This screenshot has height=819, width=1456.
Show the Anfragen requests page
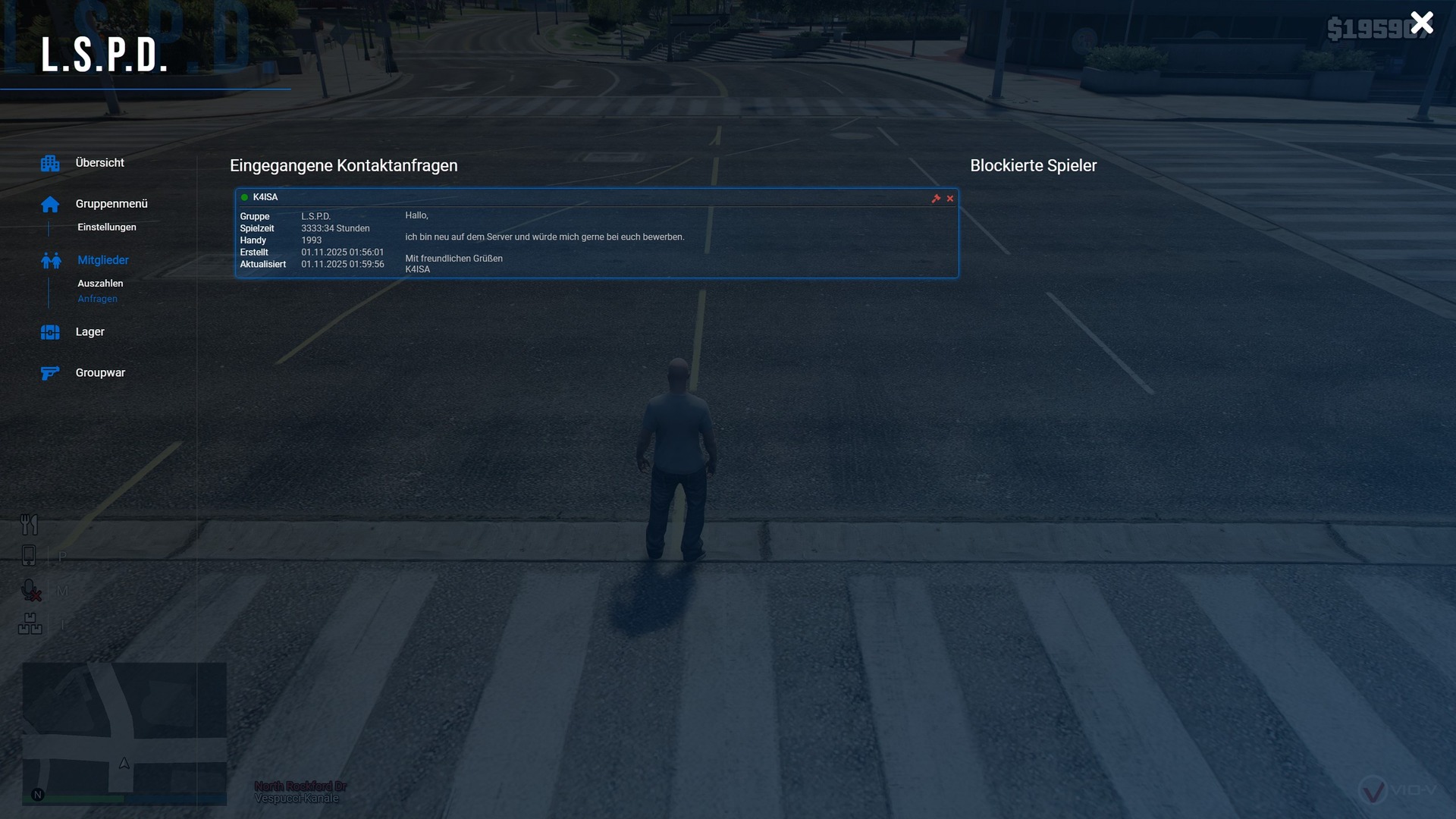point(98,299)
